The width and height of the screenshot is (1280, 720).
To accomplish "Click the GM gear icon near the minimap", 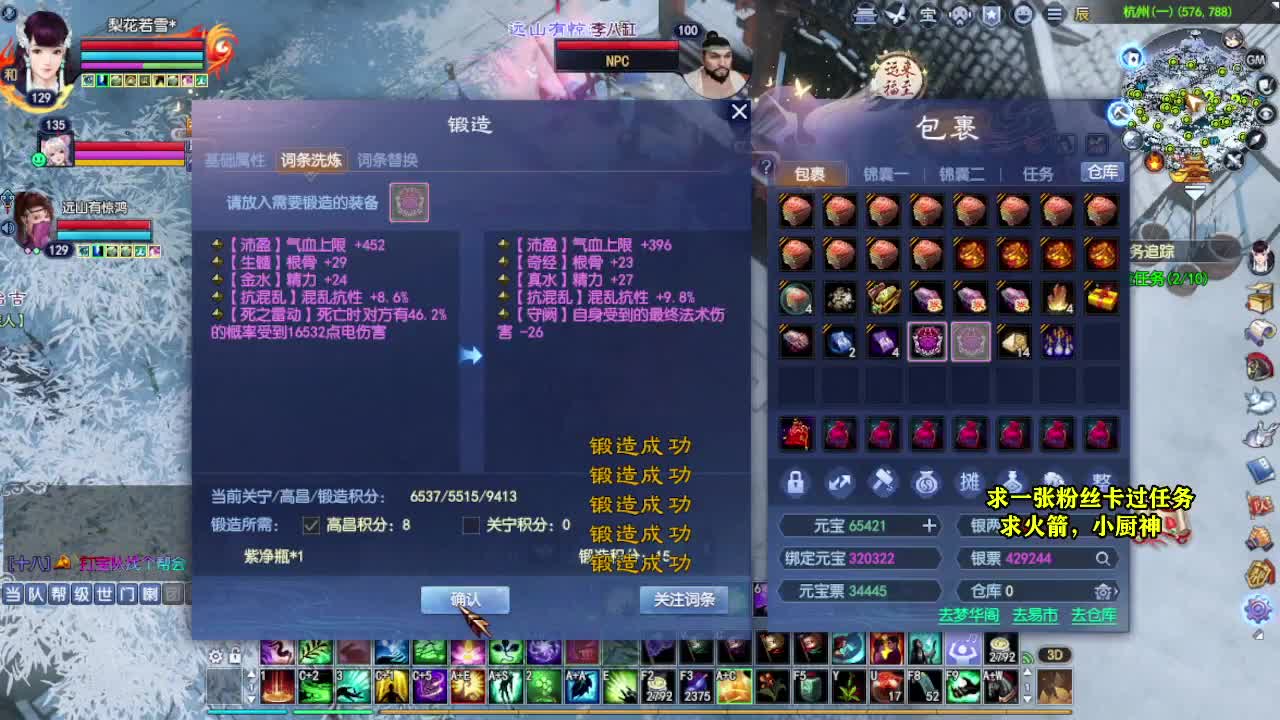I will pyautogui.click(x=1257, y=60).
